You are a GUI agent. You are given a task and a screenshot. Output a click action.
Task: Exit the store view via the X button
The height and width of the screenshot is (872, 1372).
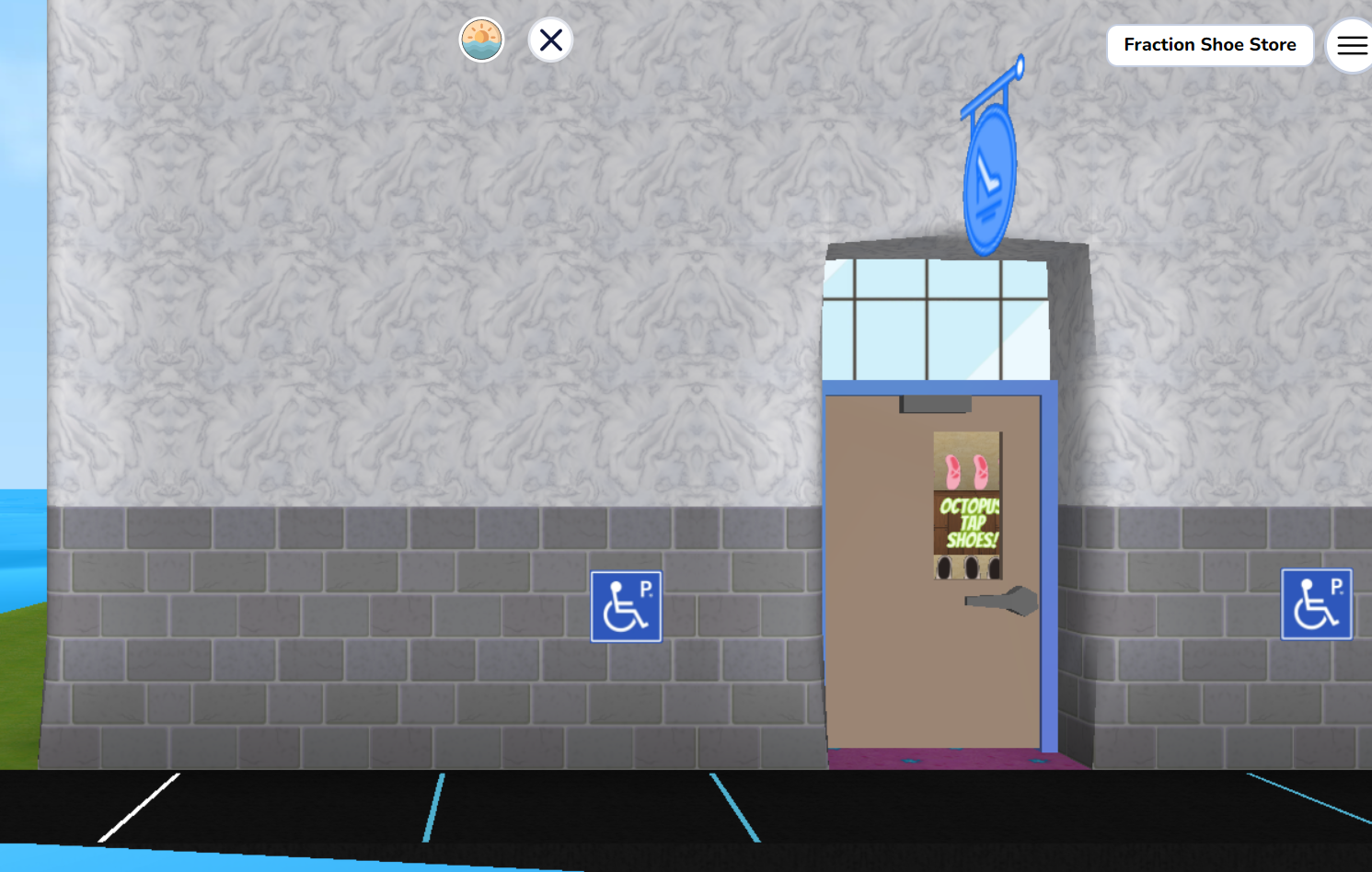[x=550, y=40]
